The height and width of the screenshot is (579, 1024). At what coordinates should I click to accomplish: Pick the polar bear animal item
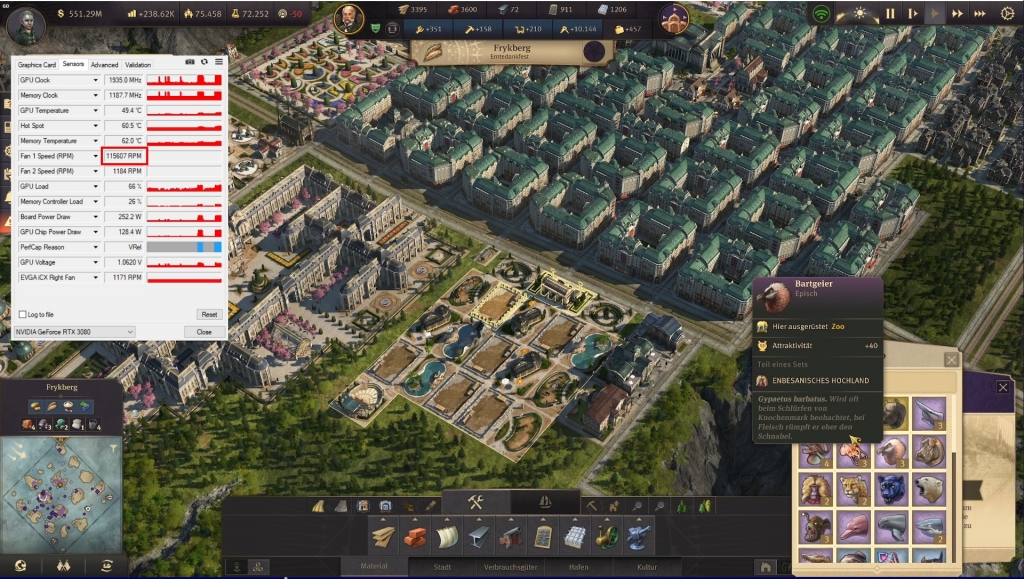point(929,489)
